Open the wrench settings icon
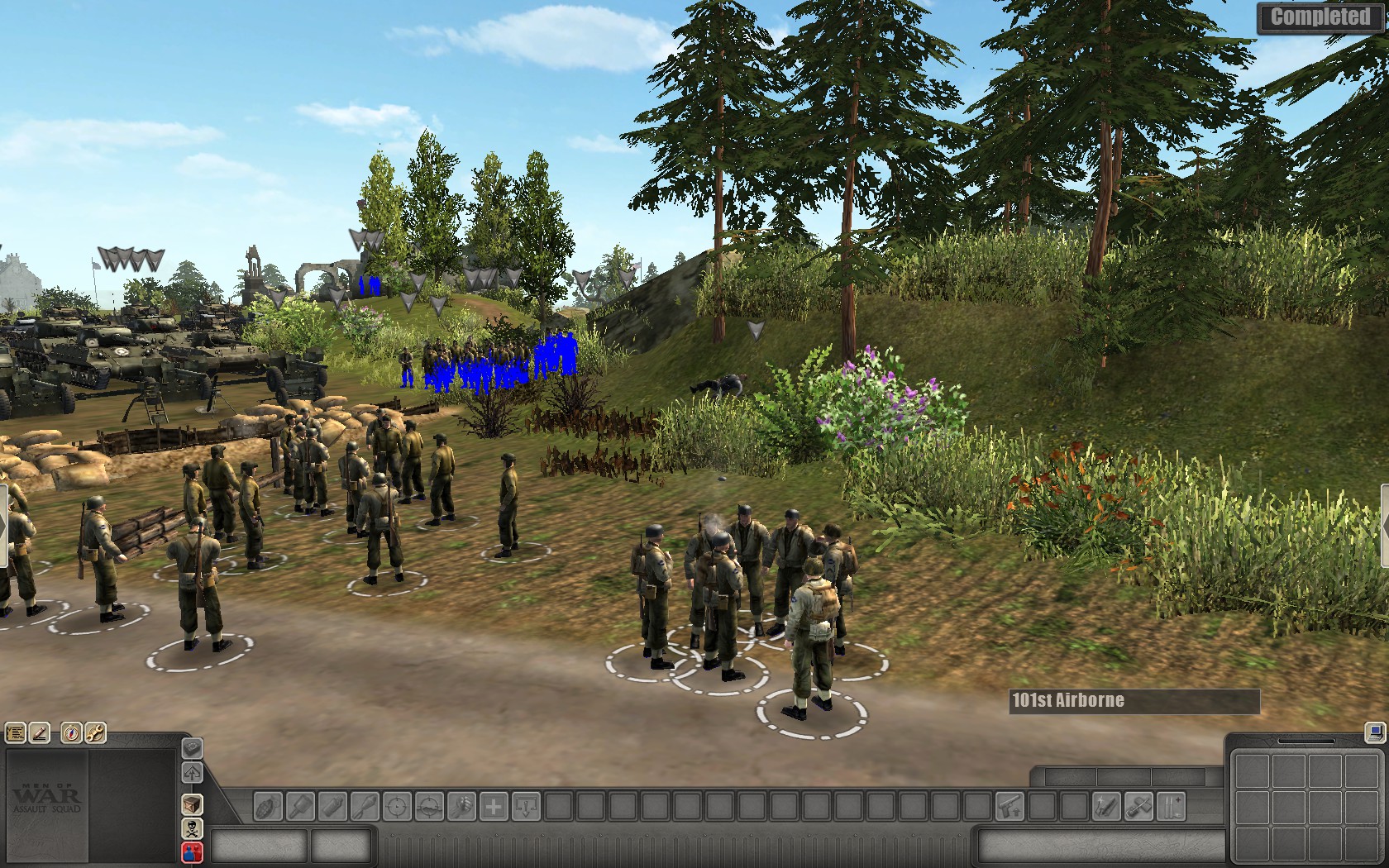Screen dimensions: 1389x868 [95, 732]
